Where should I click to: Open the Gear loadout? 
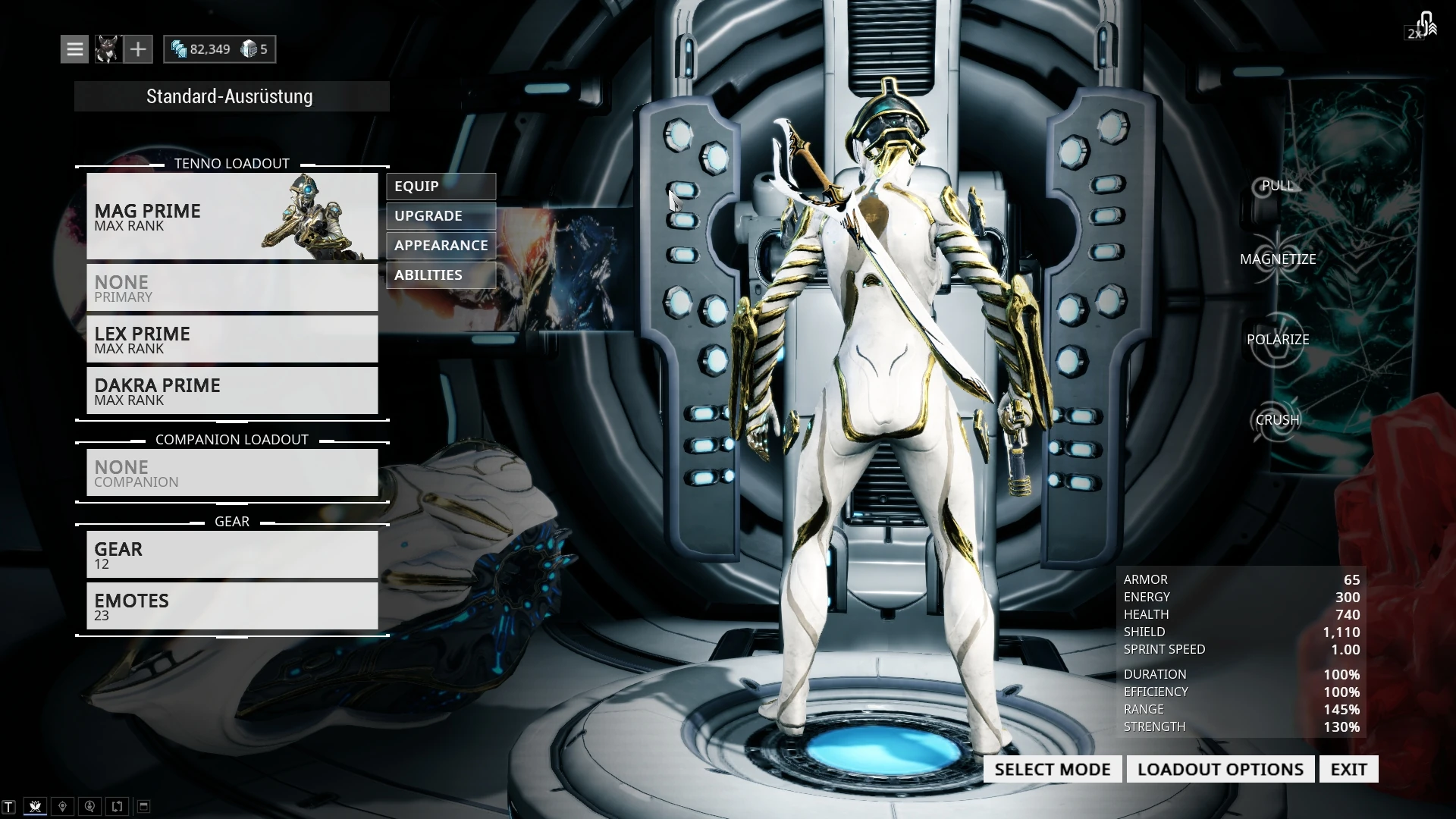(232, 554)
